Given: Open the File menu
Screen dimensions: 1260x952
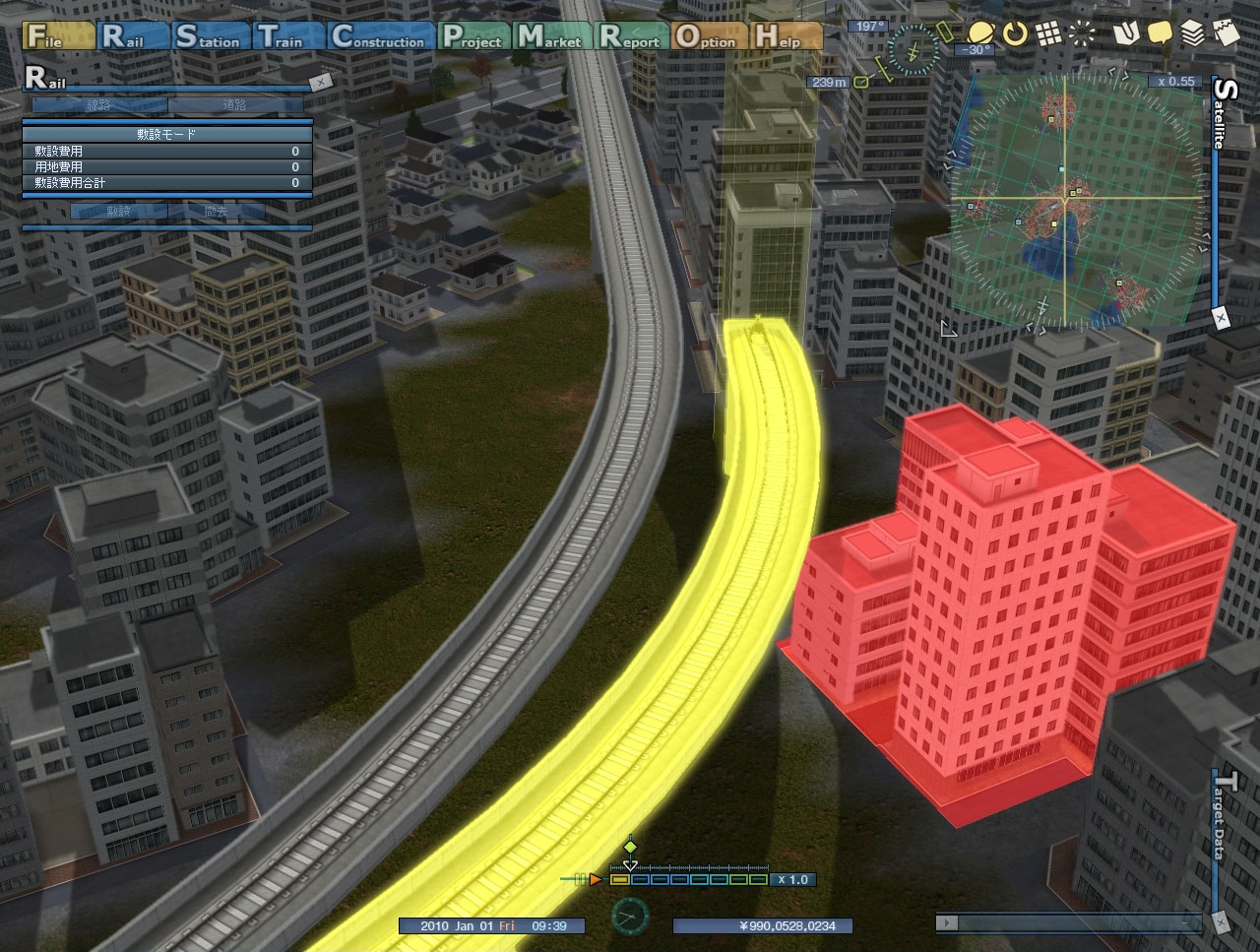Looking at the screenshot, I should coord(58,36).
